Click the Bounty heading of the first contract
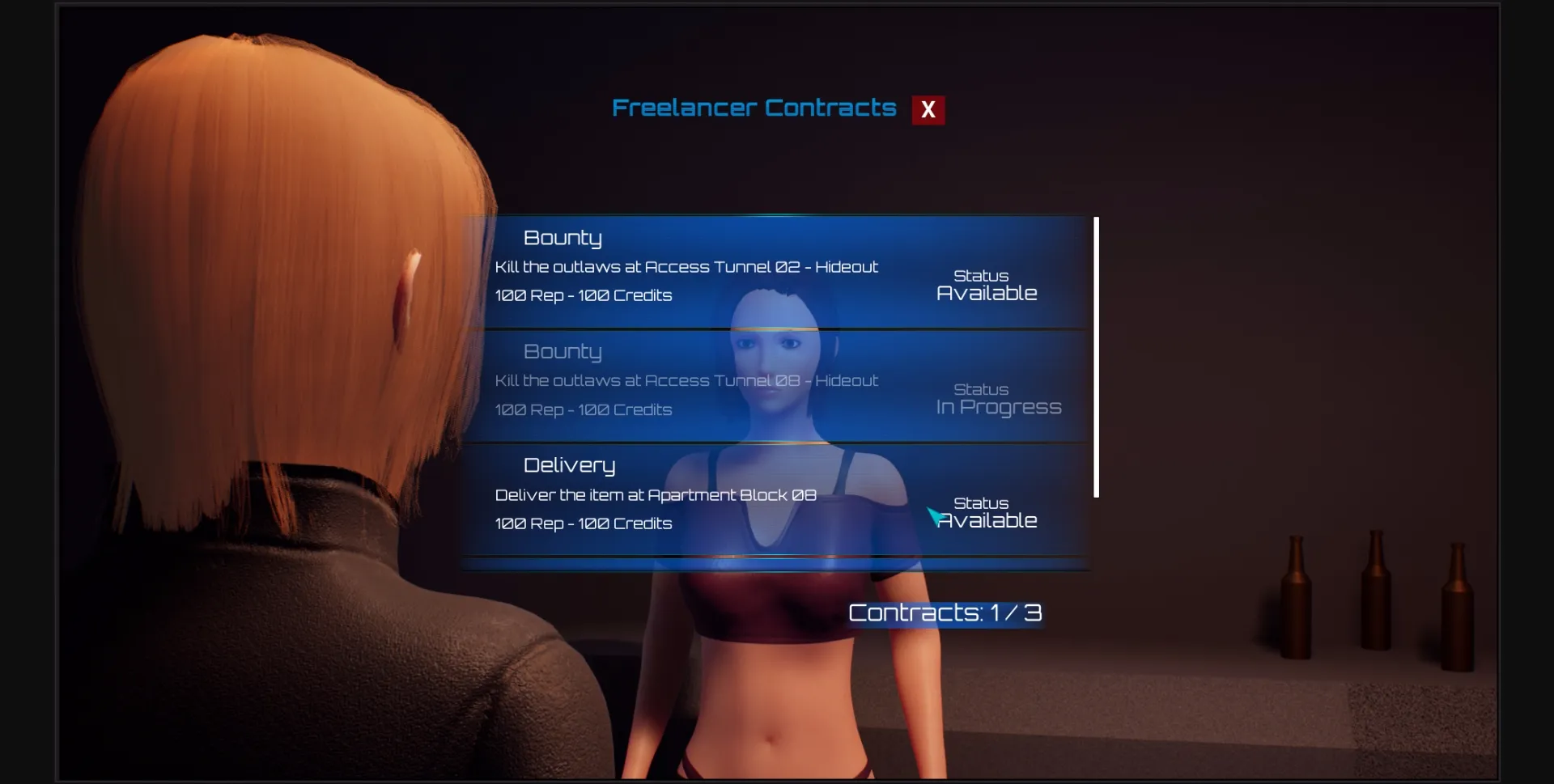 (x=563, y=237)
